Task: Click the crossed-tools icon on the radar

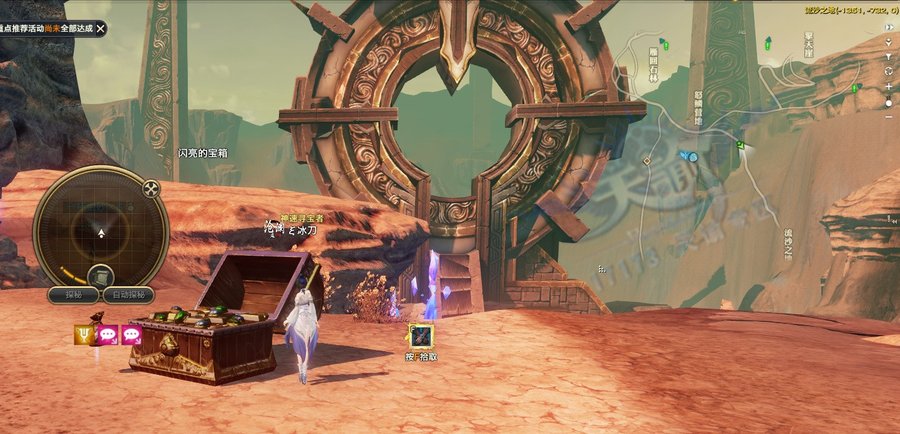Action: point(151,188)
